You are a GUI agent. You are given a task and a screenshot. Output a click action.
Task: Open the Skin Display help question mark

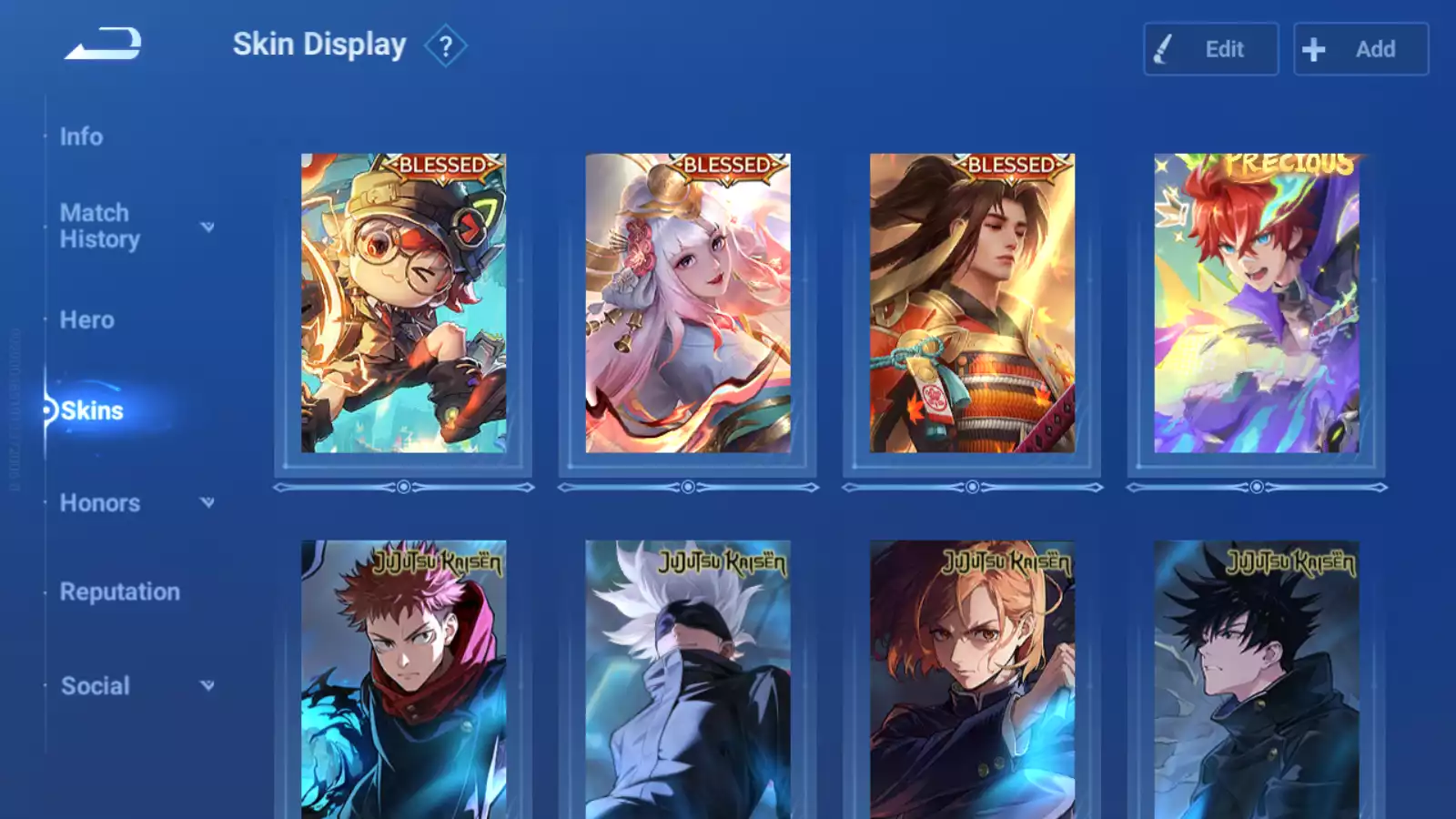click(445, 46)
